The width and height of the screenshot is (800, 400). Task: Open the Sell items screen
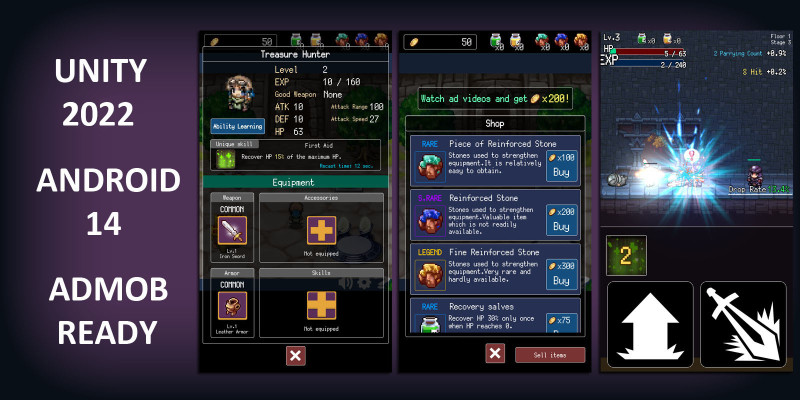pyautogui.click(x=549, y=355)
